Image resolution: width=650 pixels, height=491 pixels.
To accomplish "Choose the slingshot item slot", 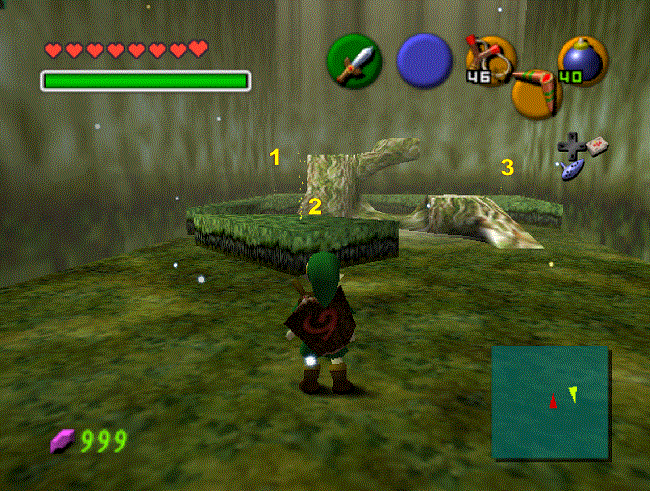I will [x=491, y=59].
